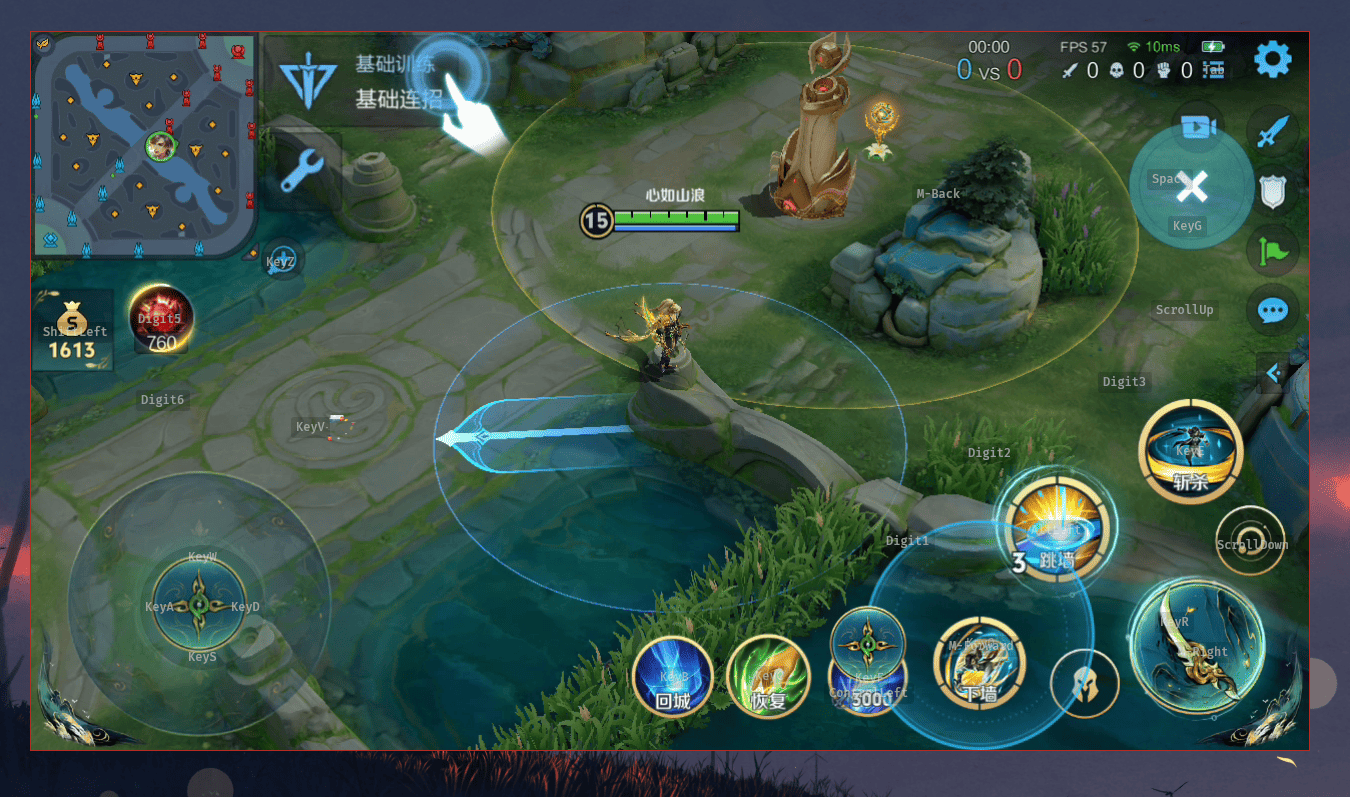The width and height of the screenshot is (1350, 797).
Task: Click the minimap
Action: [x=145, y=145]
